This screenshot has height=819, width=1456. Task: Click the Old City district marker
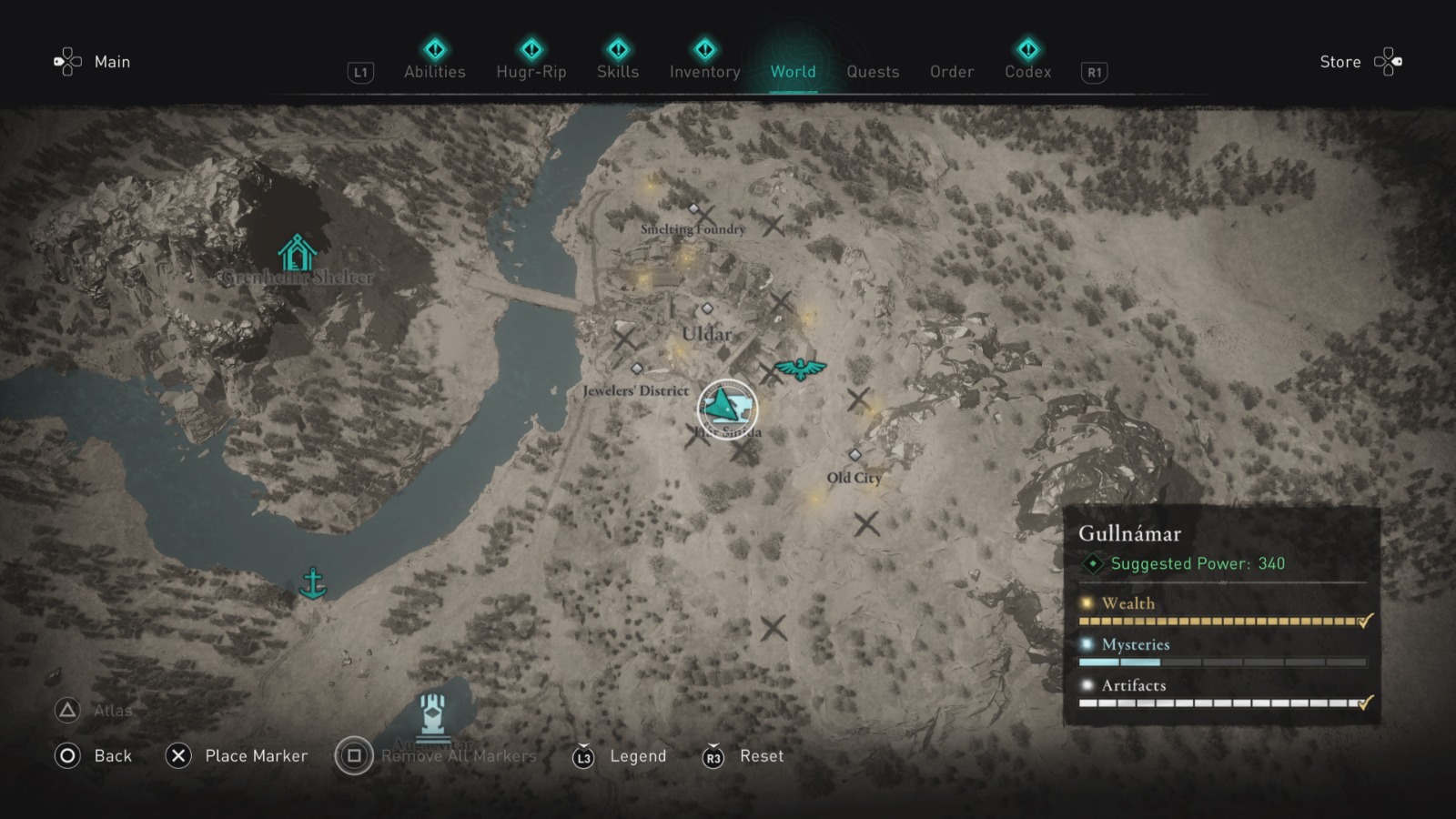coord(854,455)
